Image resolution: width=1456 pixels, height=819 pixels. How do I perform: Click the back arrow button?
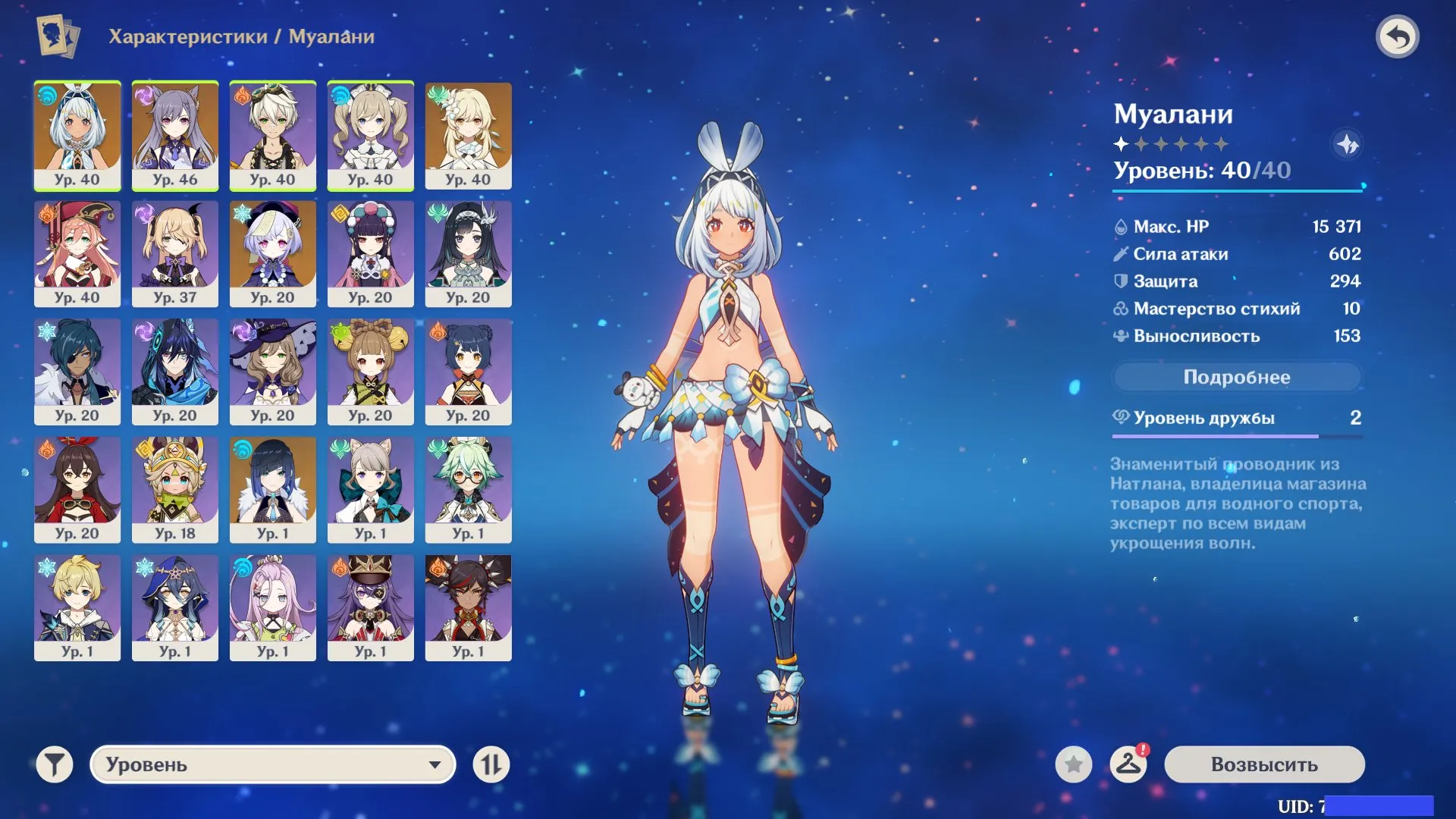point(1398,36)
